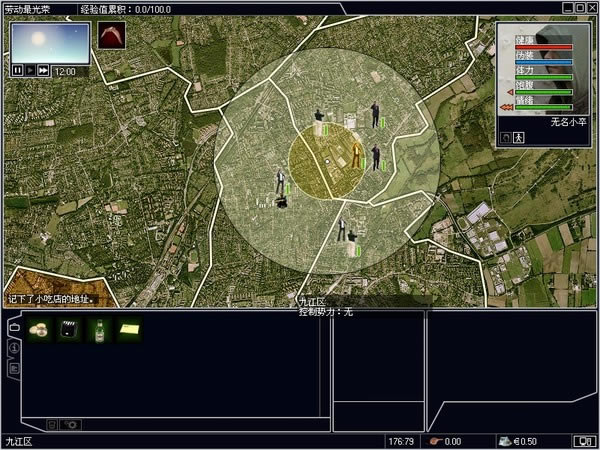
Task: Select the green bottle in inventory
Action: pos(99,329)
